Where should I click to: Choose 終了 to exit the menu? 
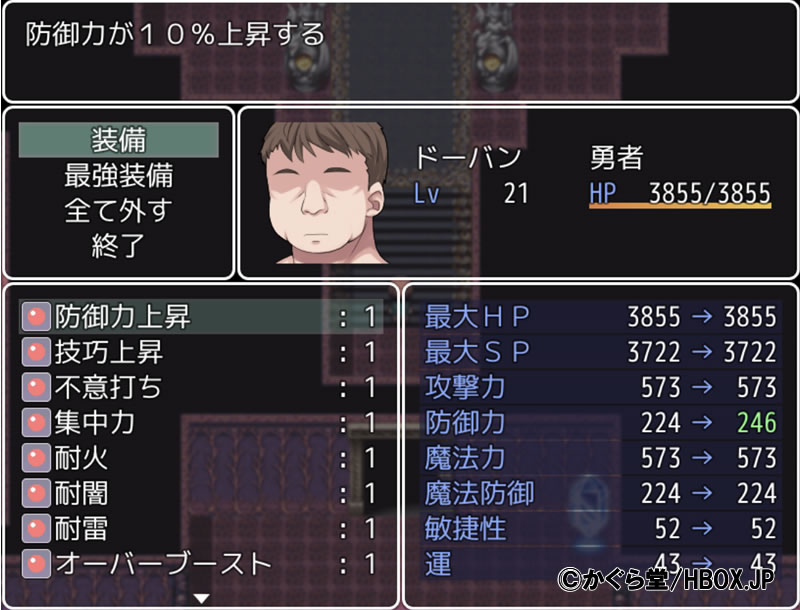click(x=119, y=246)
